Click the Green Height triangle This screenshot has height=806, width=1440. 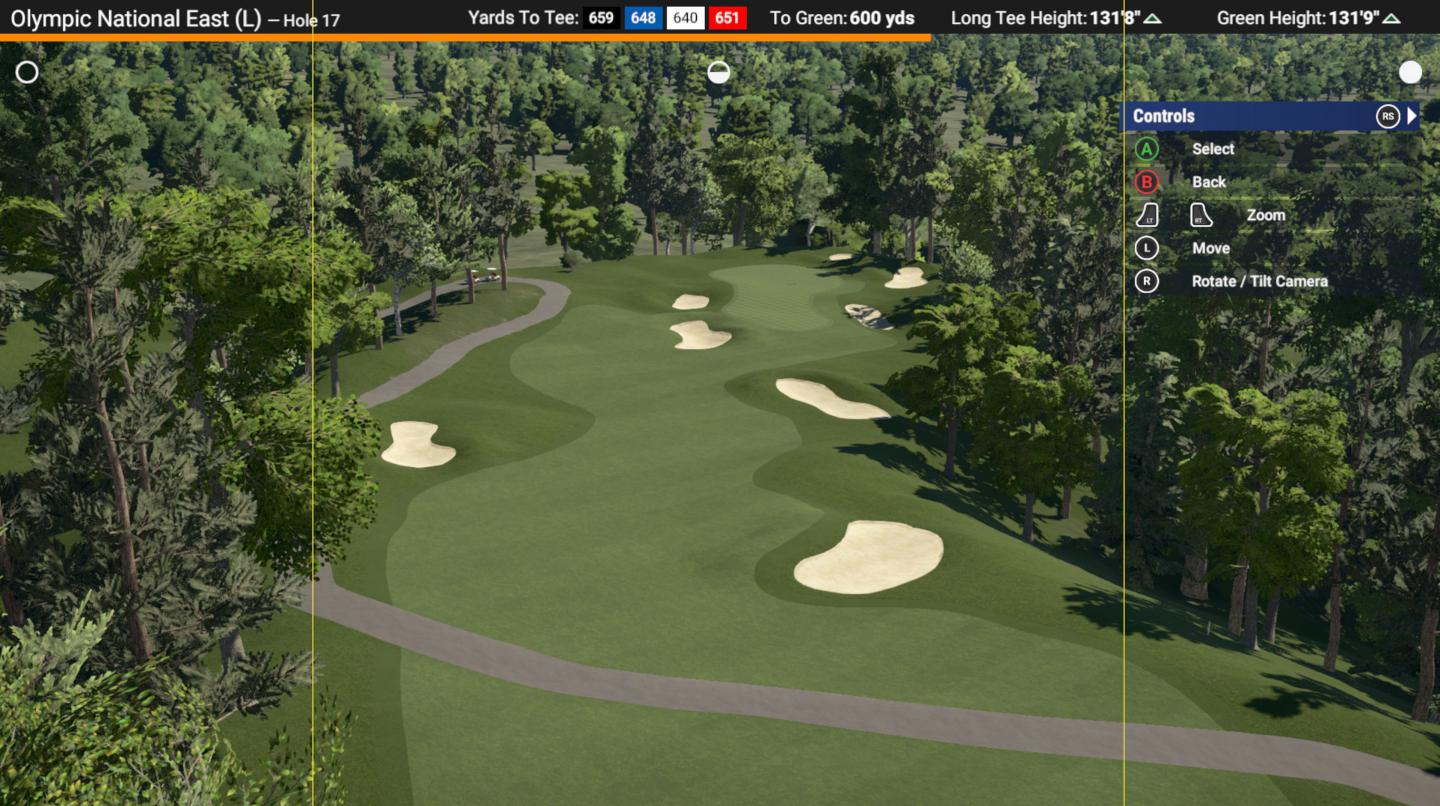point(1391,19)
